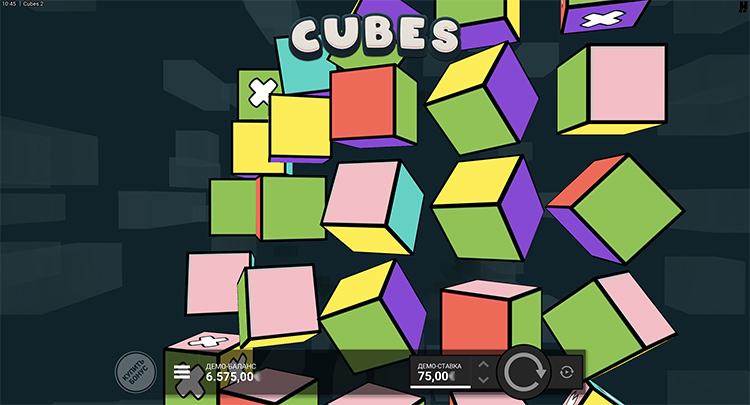This screenshot has height=405, width=750.
Task: Spin the reels with the circular arrow button
Action: (525, 373)
